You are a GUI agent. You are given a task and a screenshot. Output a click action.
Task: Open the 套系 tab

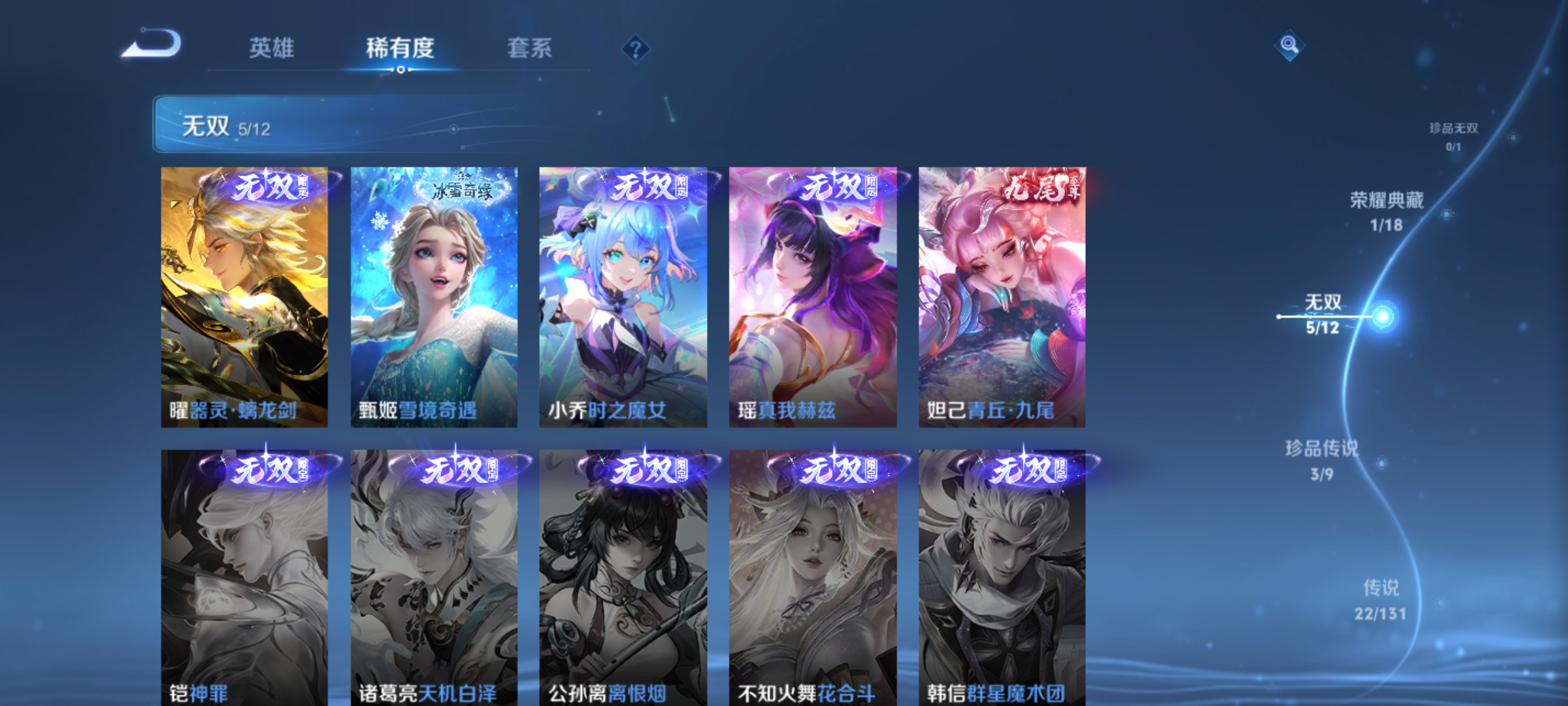(529, 48)
